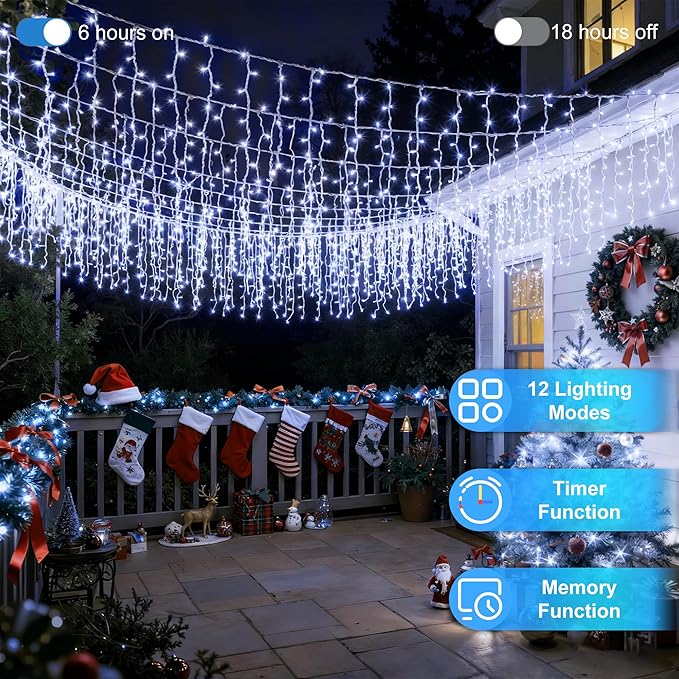Viewport: 679px width, 679px height.
Task: Toggle the 6 hours on switch
Action: (44, 32)
